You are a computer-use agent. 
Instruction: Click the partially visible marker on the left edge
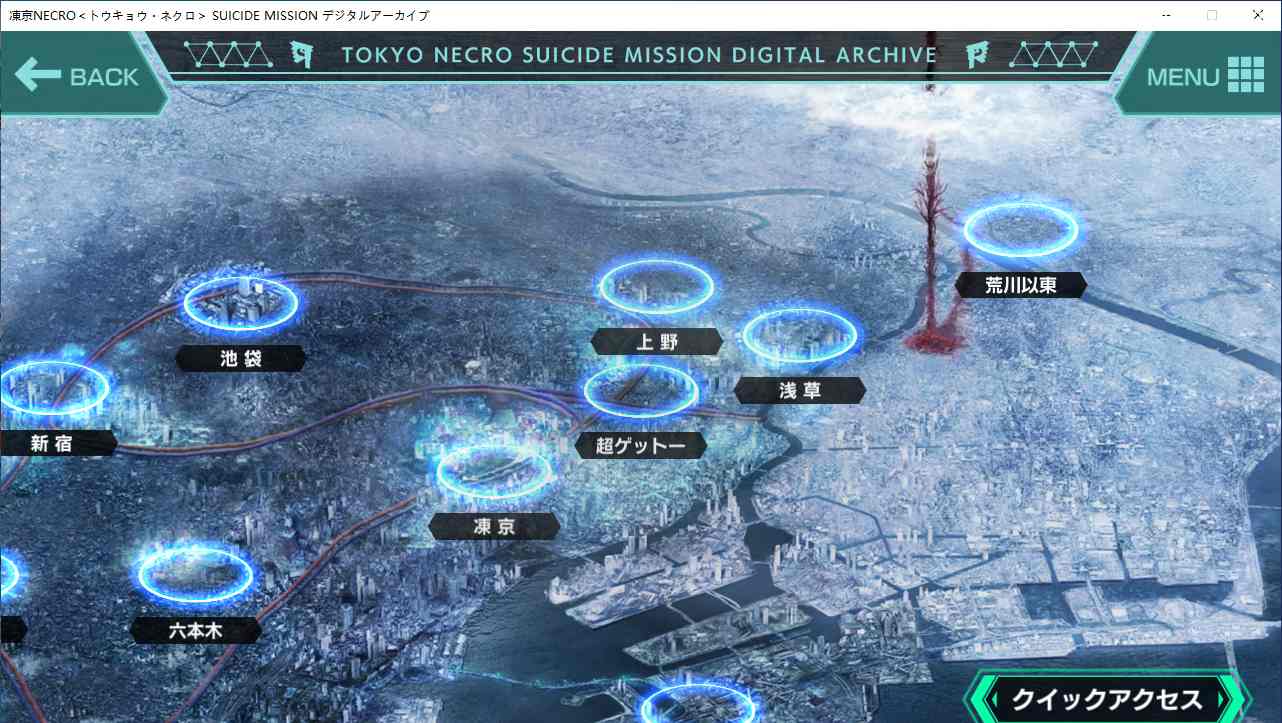tap(10, 575)
